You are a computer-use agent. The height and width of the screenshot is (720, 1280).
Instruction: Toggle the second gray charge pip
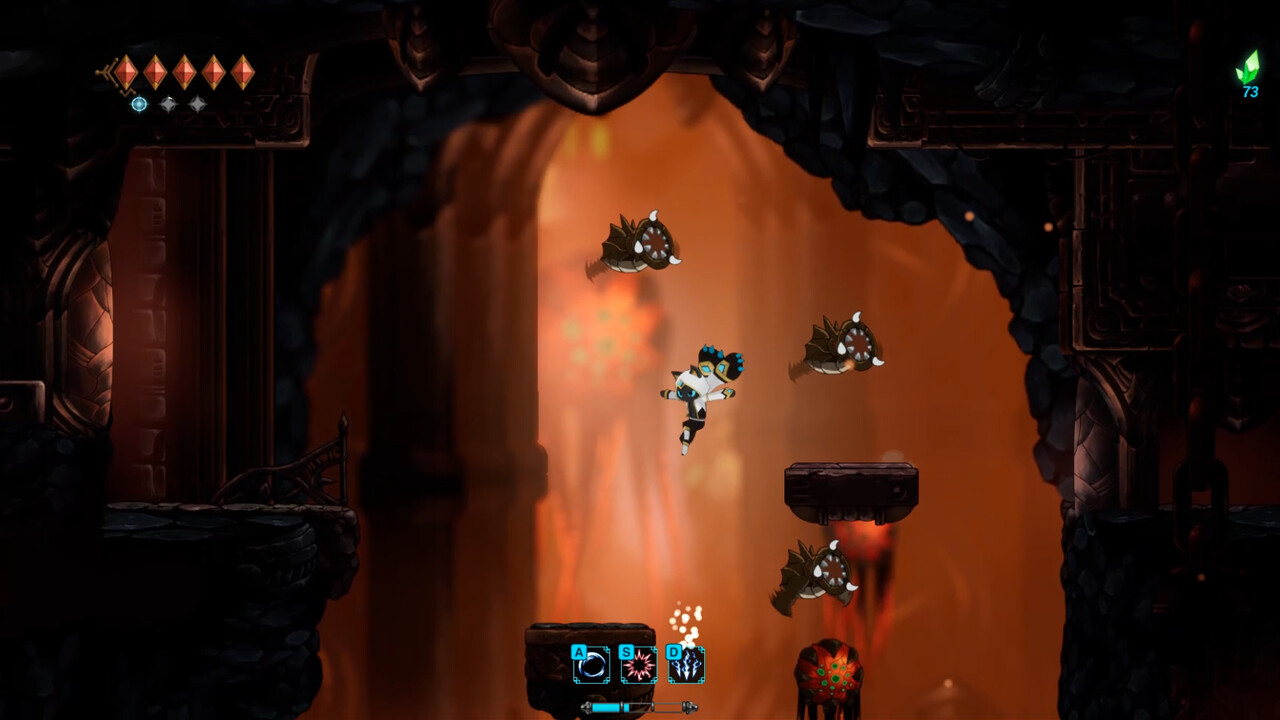tap(196, 103)
